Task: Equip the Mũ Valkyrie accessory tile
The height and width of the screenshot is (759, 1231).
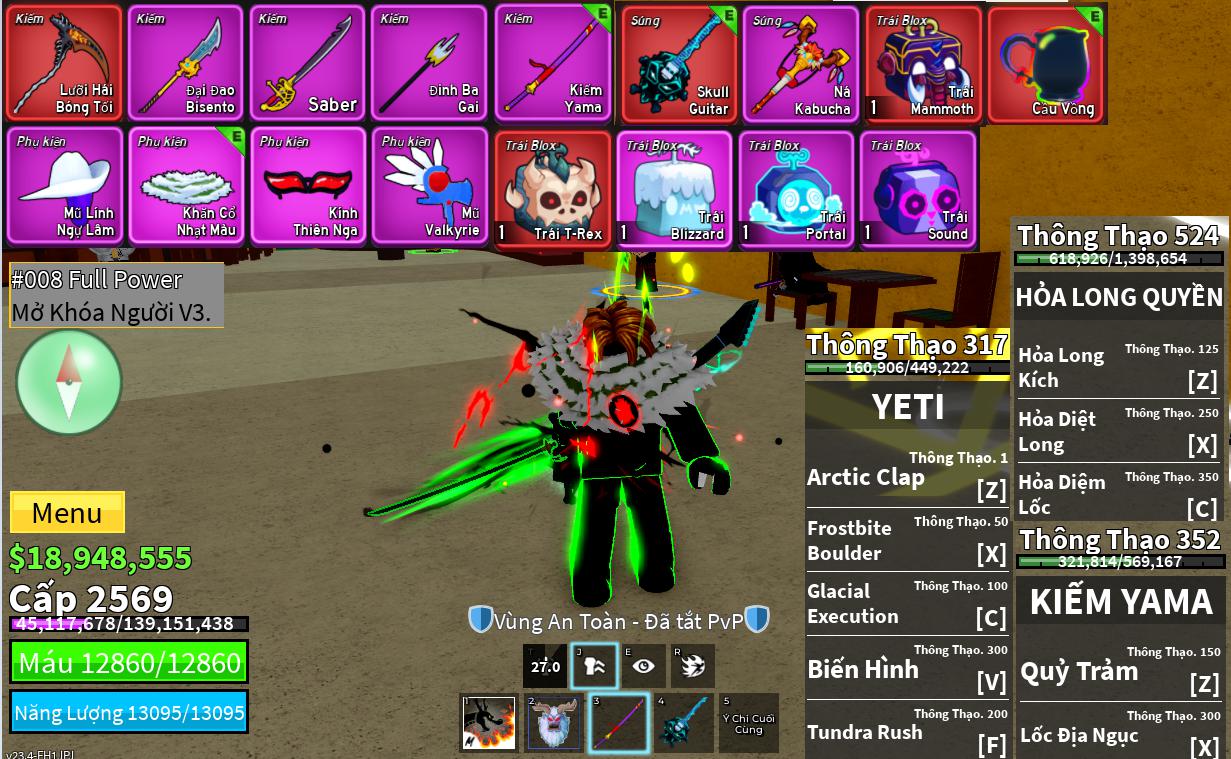Action: [430, 187]
